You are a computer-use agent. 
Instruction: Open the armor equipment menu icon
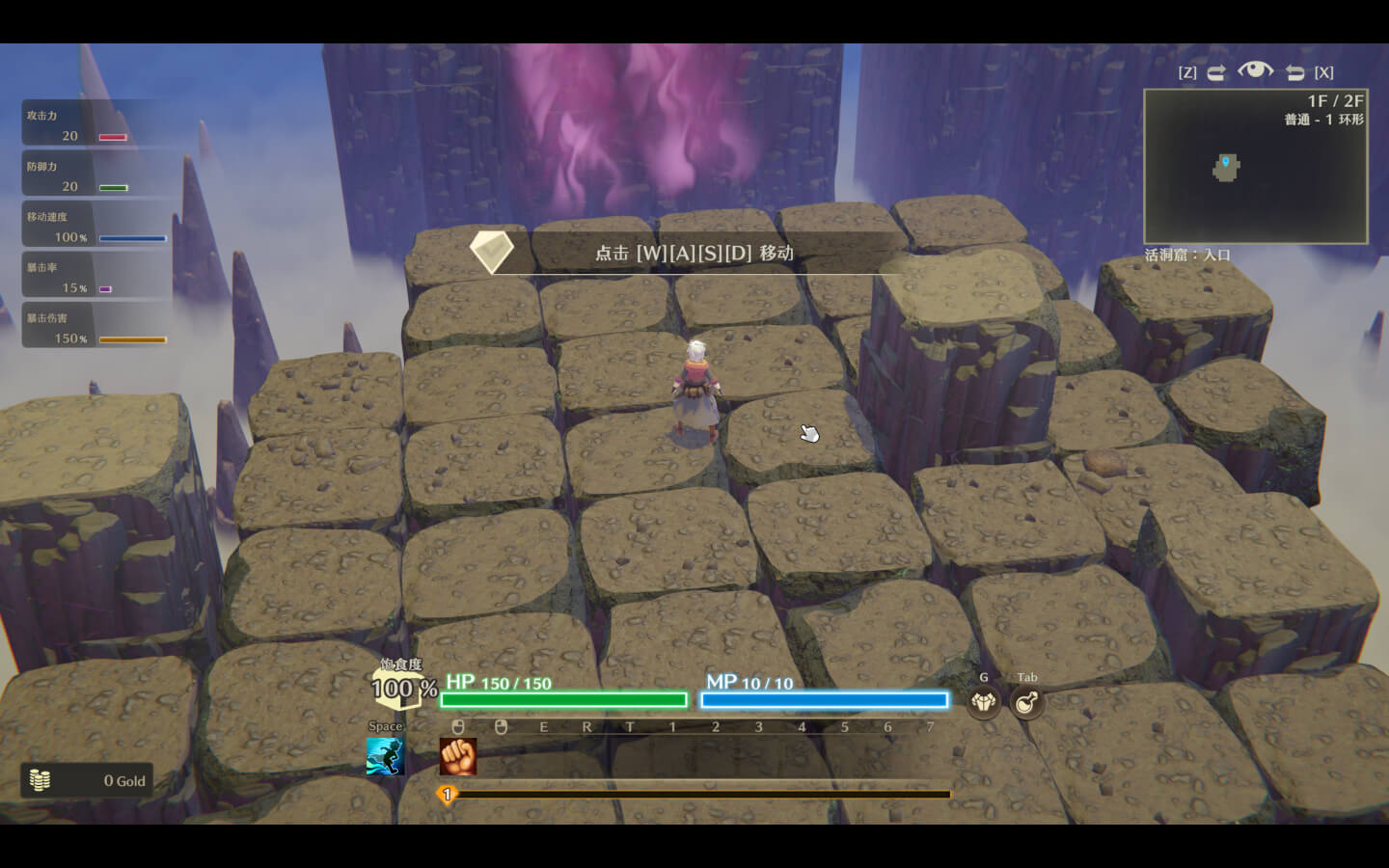(984, 702)
